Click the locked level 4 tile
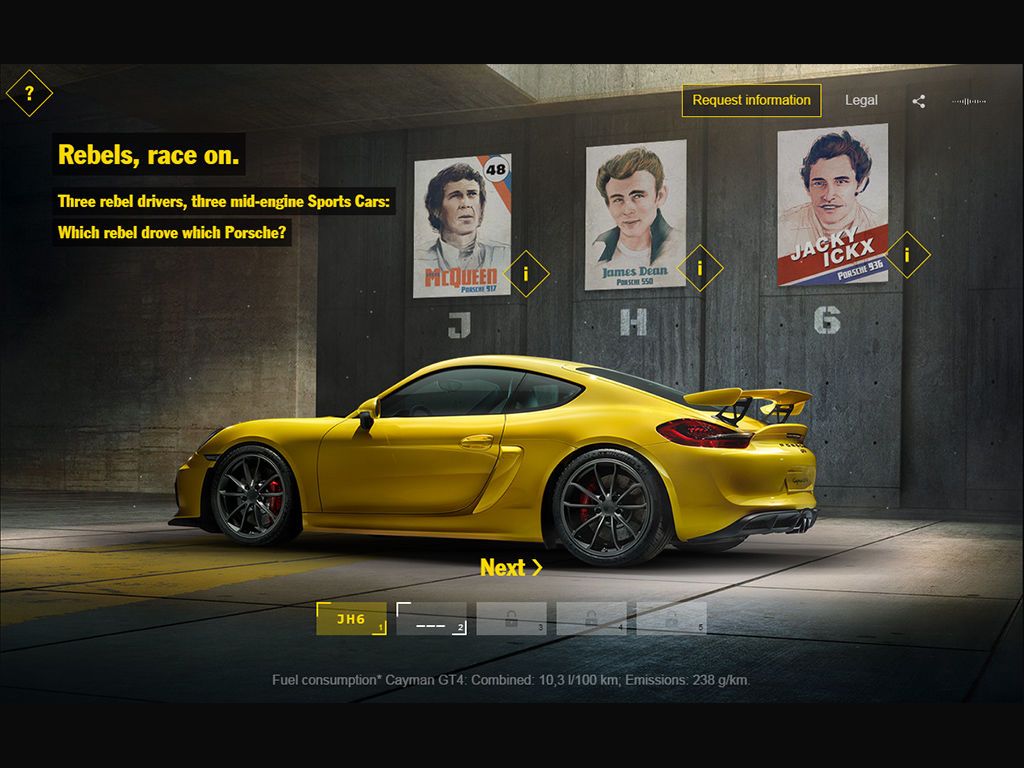This screenshot has width=1024, height=768. (591, 619)
